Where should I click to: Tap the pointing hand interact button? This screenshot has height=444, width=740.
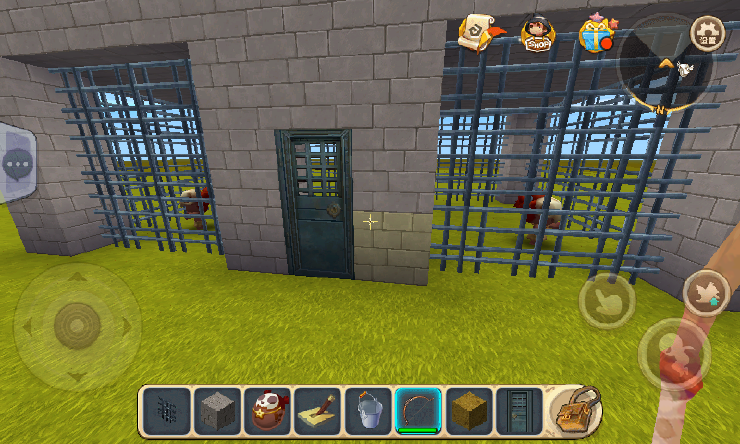click(x=606, y=300)
